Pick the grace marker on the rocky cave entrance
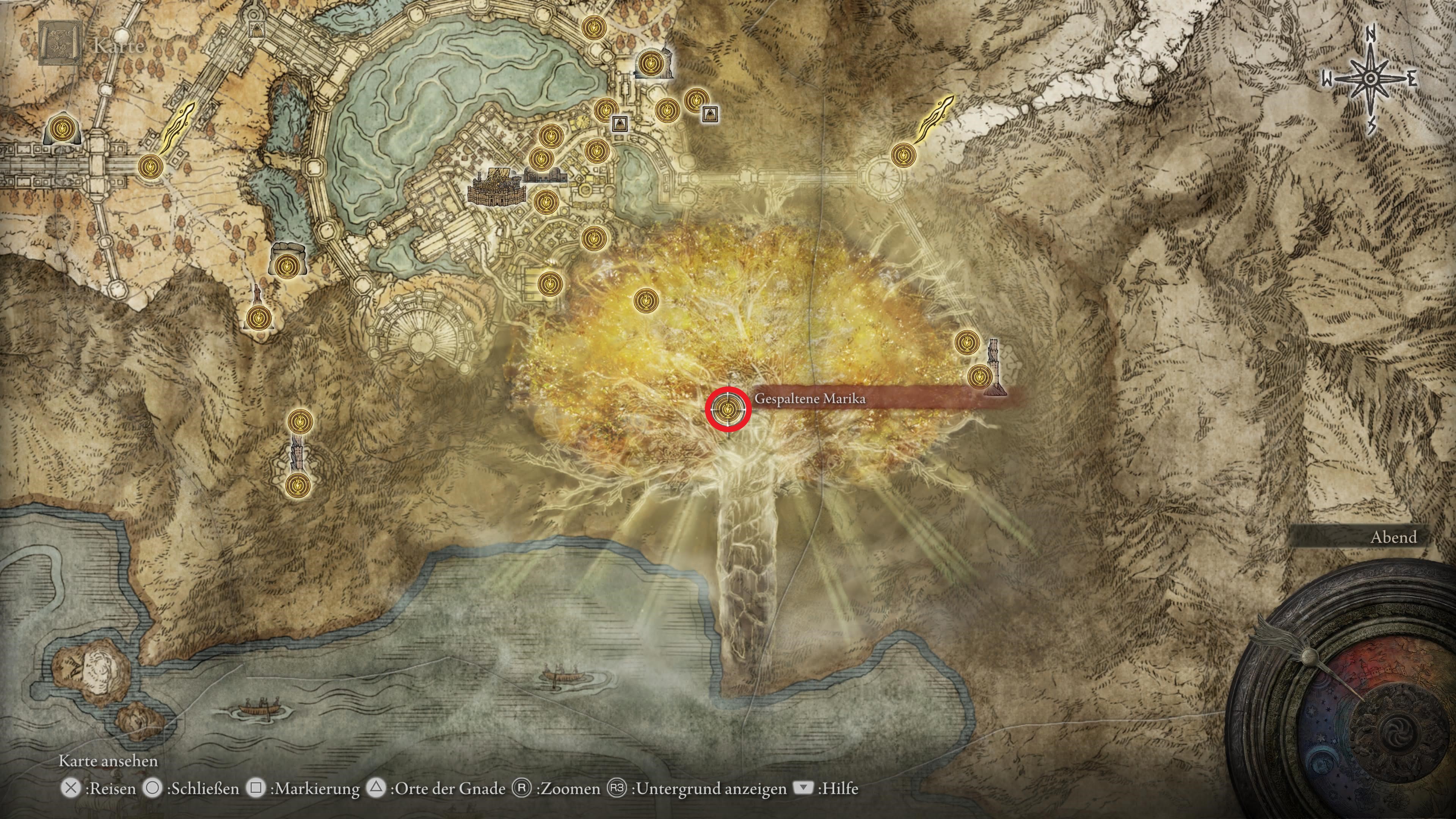 pyautogui.click(x=288, y=264)
